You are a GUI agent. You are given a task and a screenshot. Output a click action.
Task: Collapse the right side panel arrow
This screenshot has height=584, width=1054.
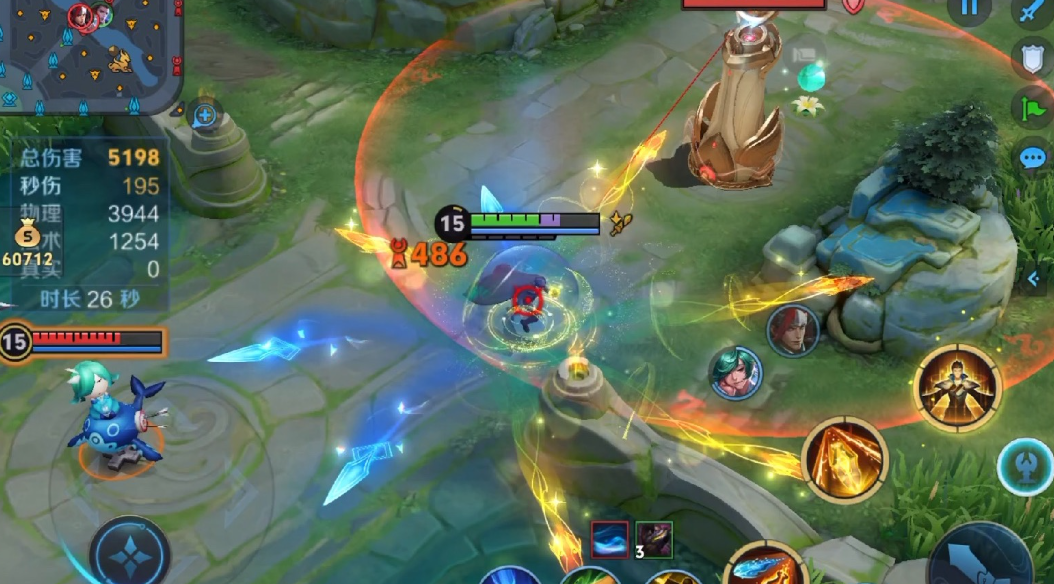point(1034,279)
